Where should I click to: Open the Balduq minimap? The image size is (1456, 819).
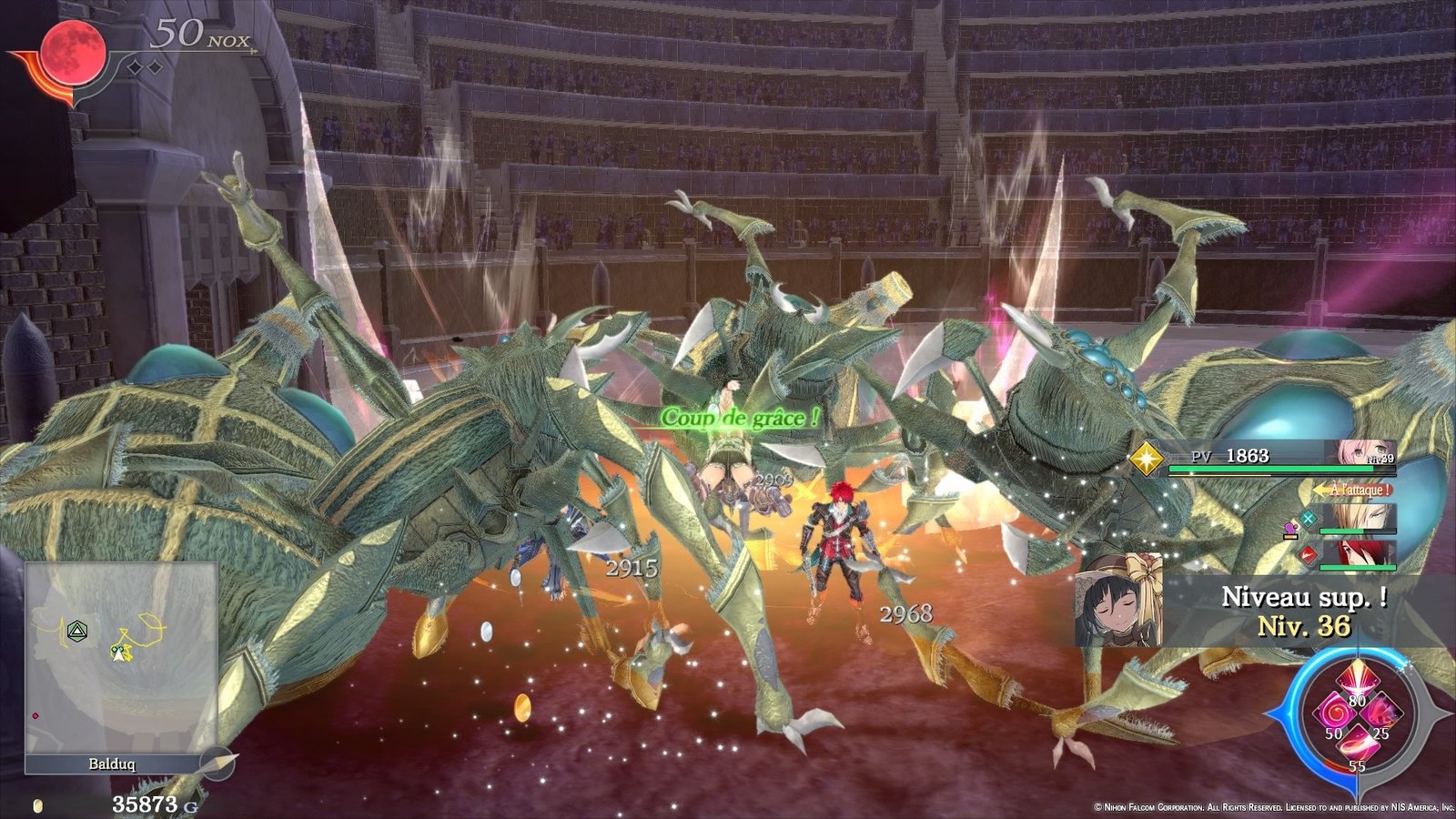[120, 657]
